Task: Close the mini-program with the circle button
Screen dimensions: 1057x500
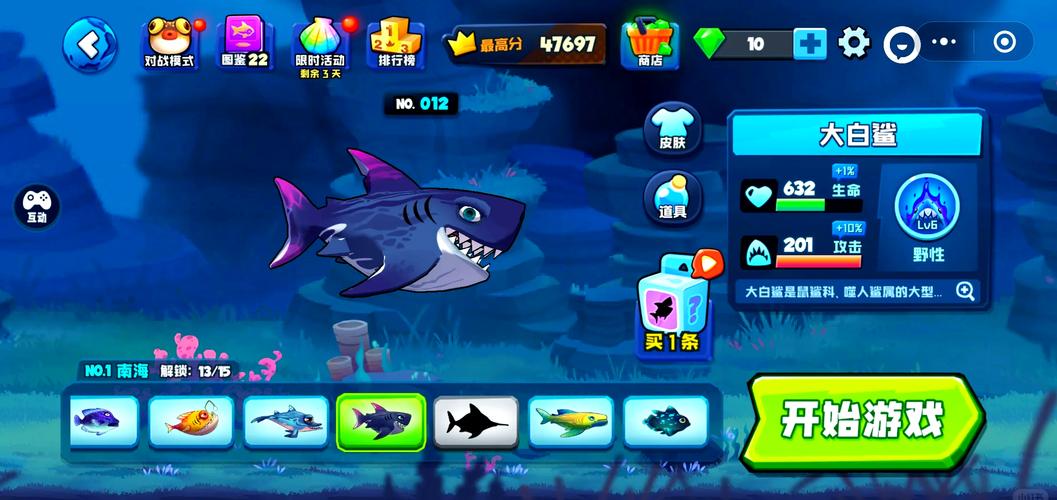Action: pos(1004,43)
